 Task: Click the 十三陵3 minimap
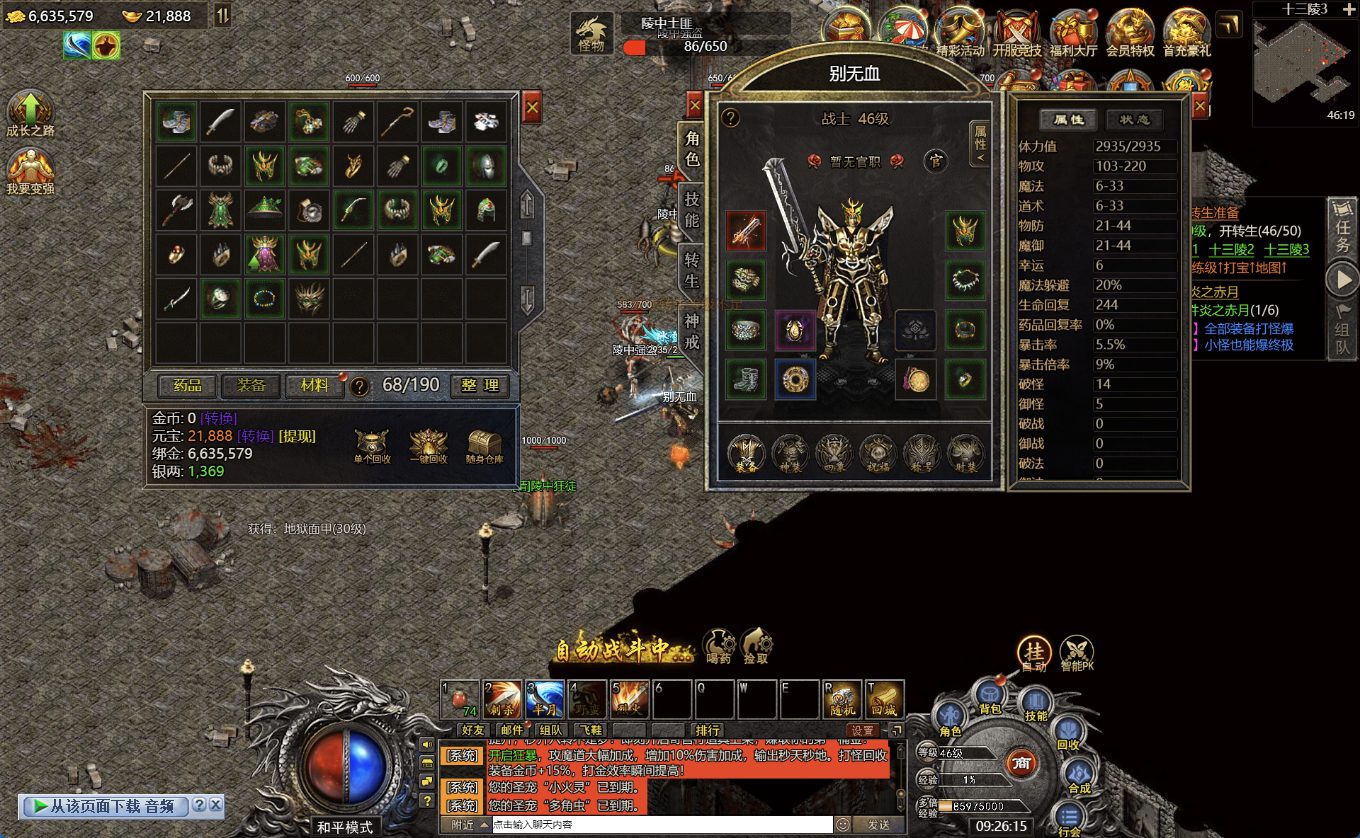pyautogui.click(x=1304, y=64)
